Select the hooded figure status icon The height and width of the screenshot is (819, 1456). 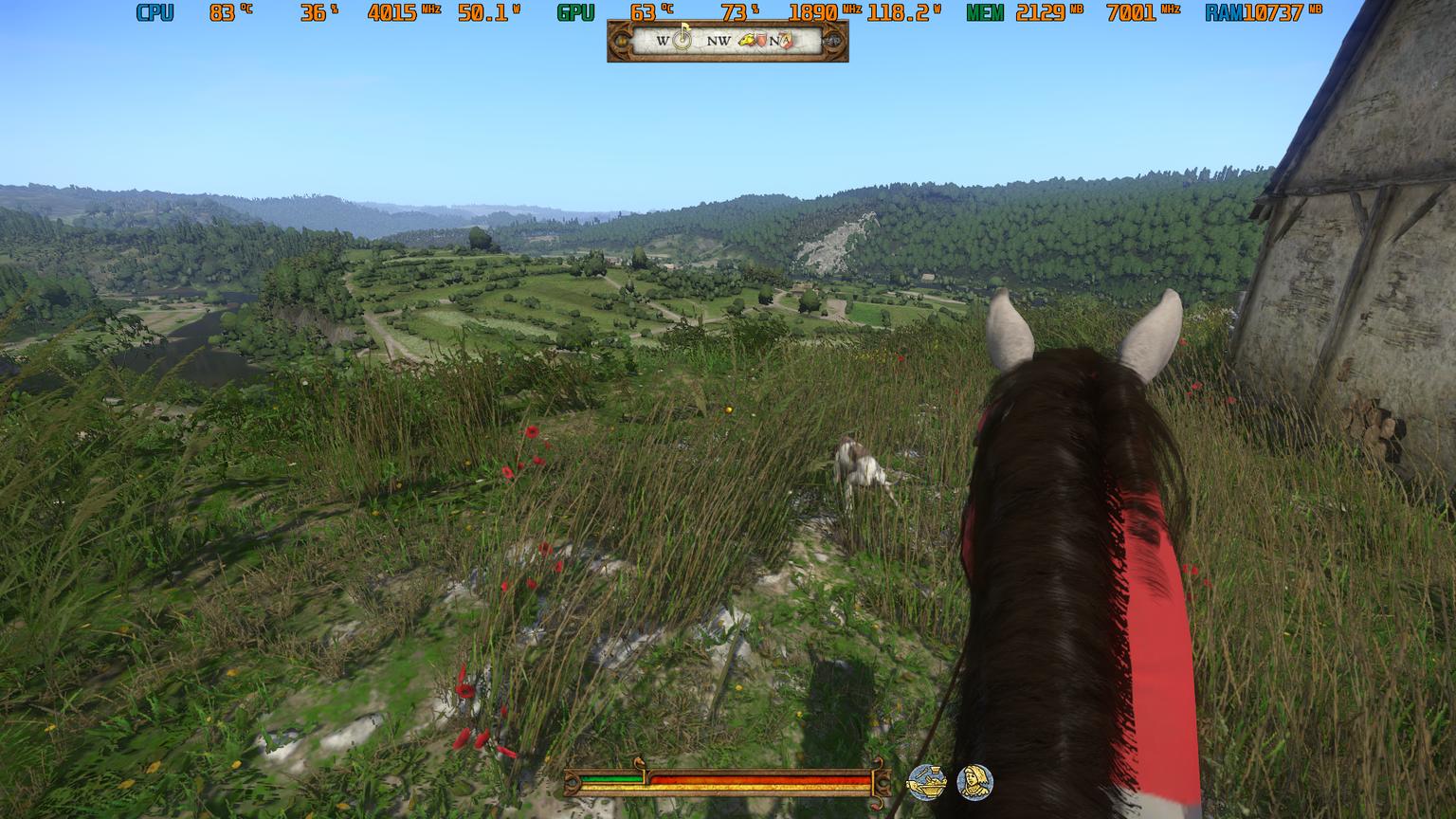[x=974, y=782]
